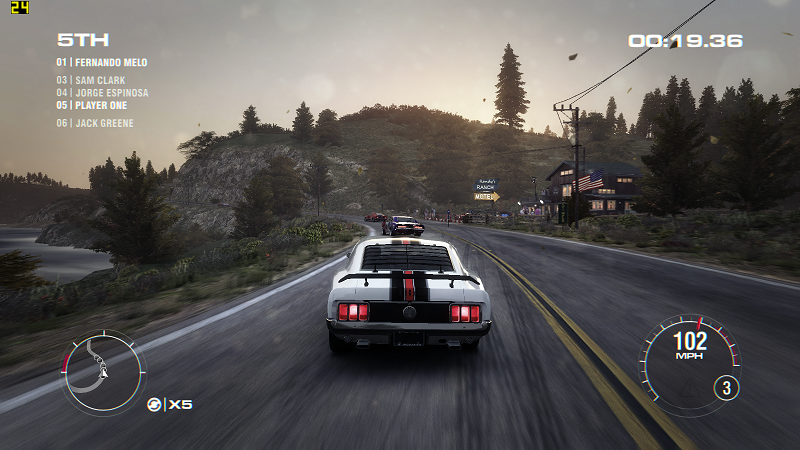Open the circular track minimap
Image resolution: width=800 pixels, height=450 pixels.
pyautogui.click(x=103, y=372)
